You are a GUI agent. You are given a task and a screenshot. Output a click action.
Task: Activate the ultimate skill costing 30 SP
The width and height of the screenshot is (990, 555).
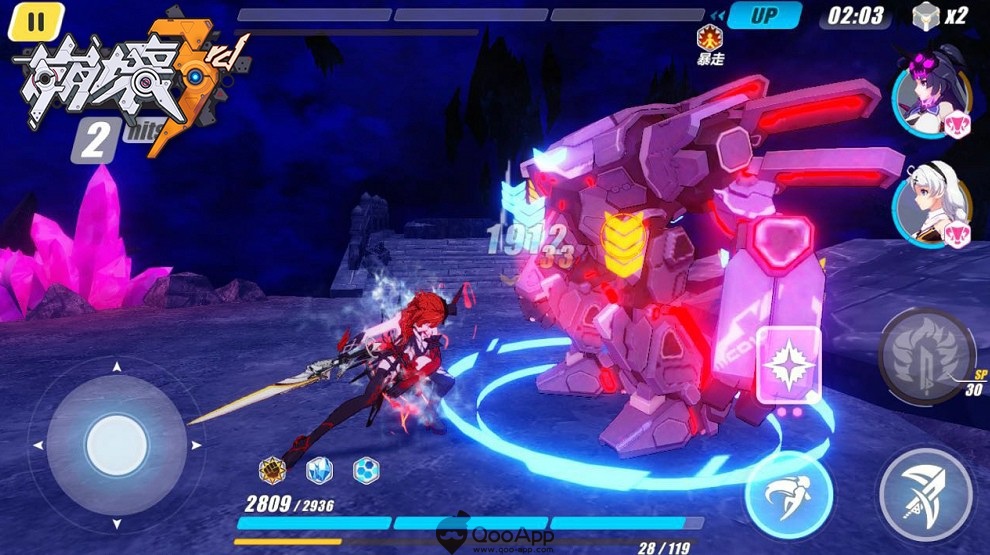(x=925, y=353)
